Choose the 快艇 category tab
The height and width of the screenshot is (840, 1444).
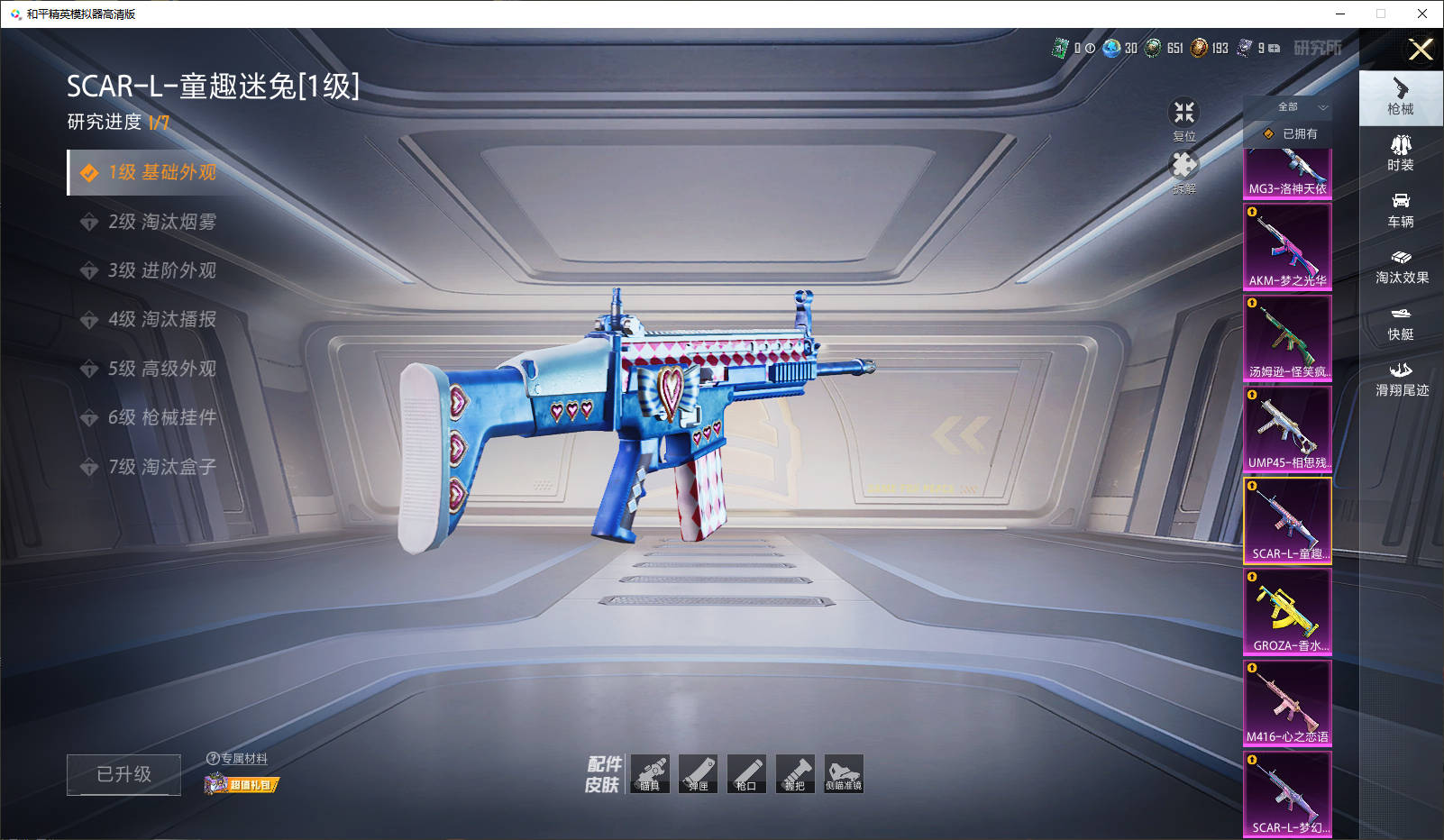click(1401, 323)
